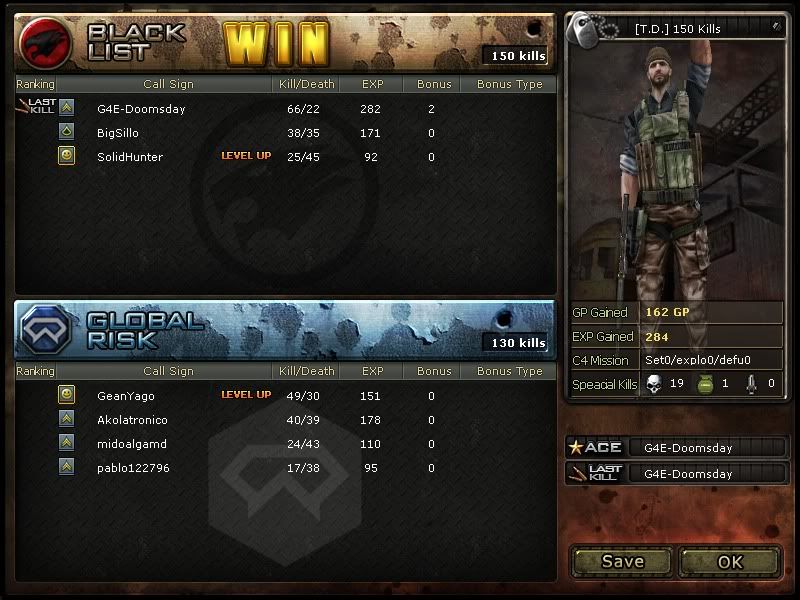Choose SolidHunter's scoreboard row
Viewport: 800px width, 600px height.
point(130,157)
